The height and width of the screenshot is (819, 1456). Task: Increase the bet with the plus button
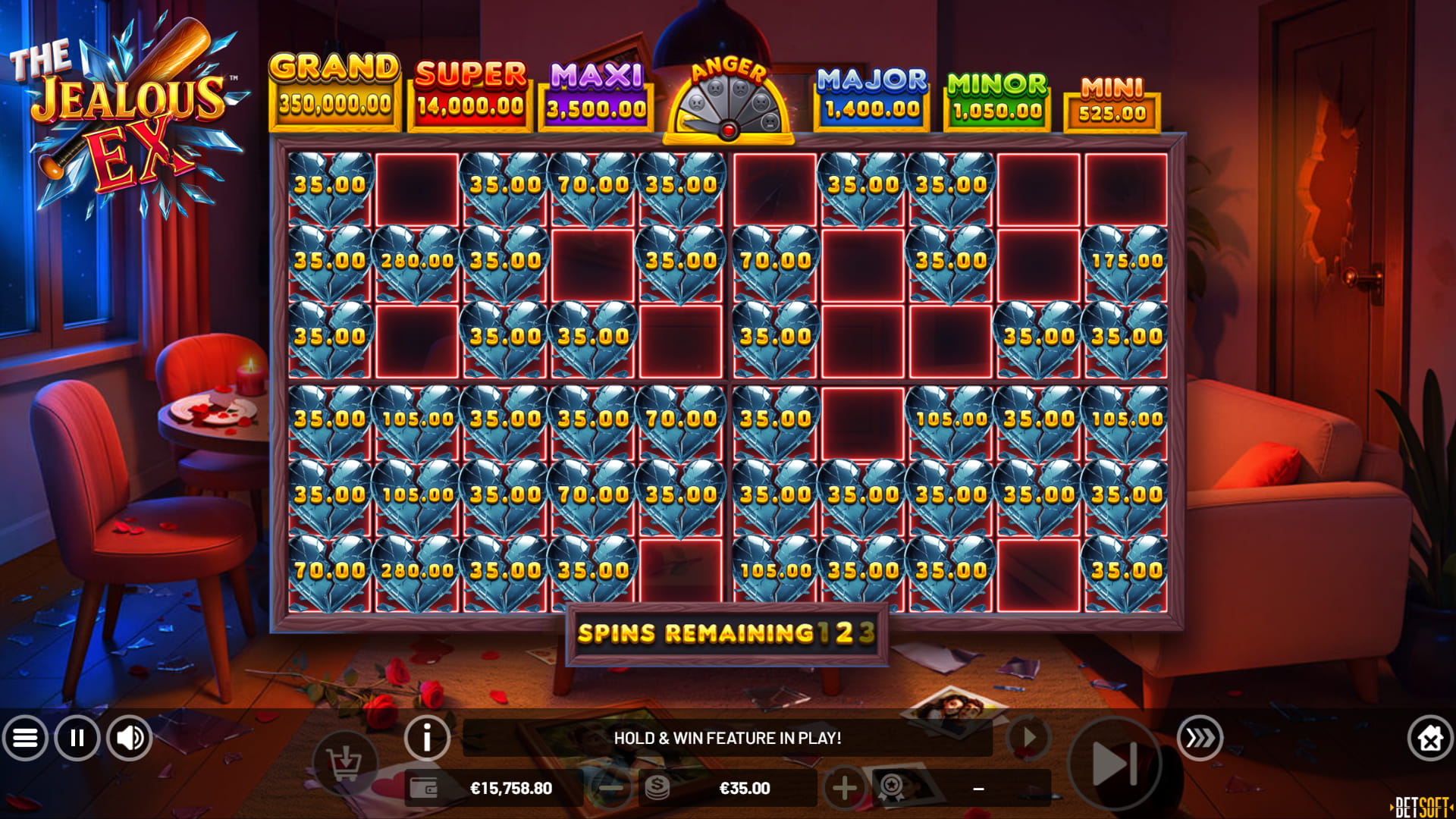tap(844, 789)
